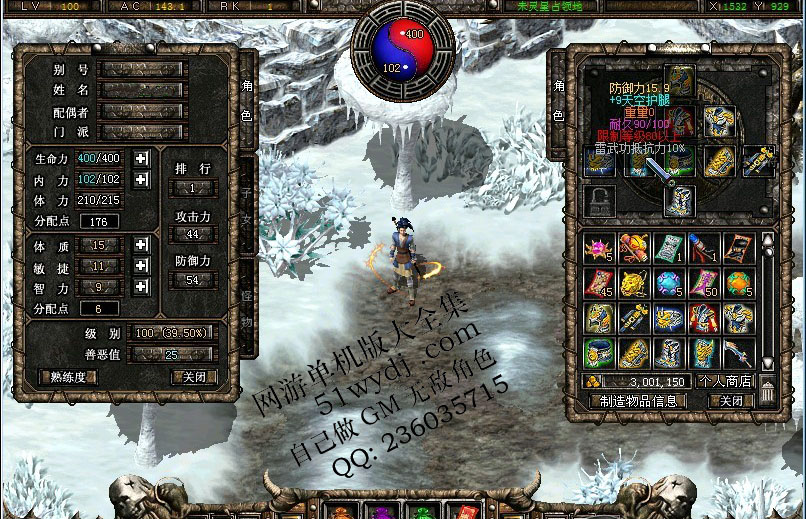Increase the 体质 (constitution) stat
This screenshot has width=806, height=519.
tap(141, 245)
